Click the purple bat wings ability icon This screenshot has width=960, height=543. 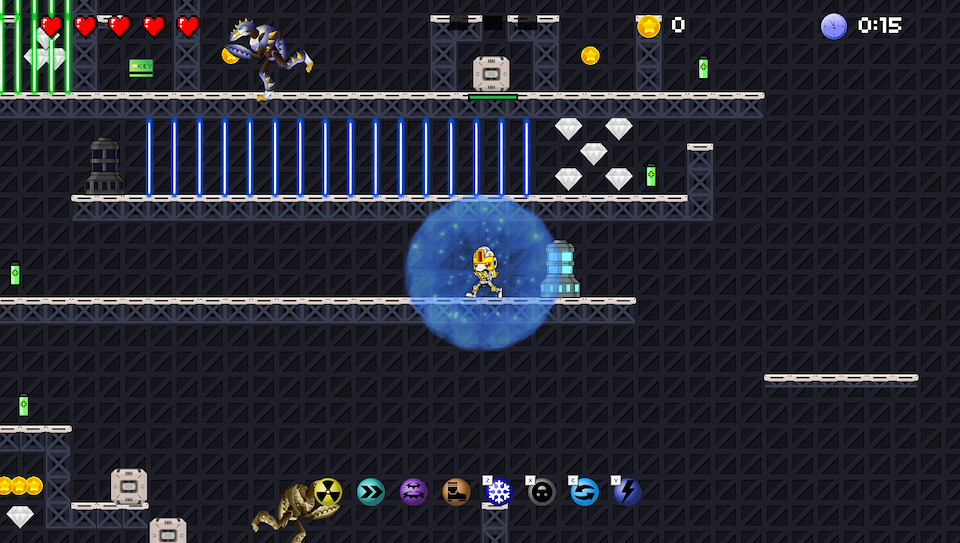(414, 492)
